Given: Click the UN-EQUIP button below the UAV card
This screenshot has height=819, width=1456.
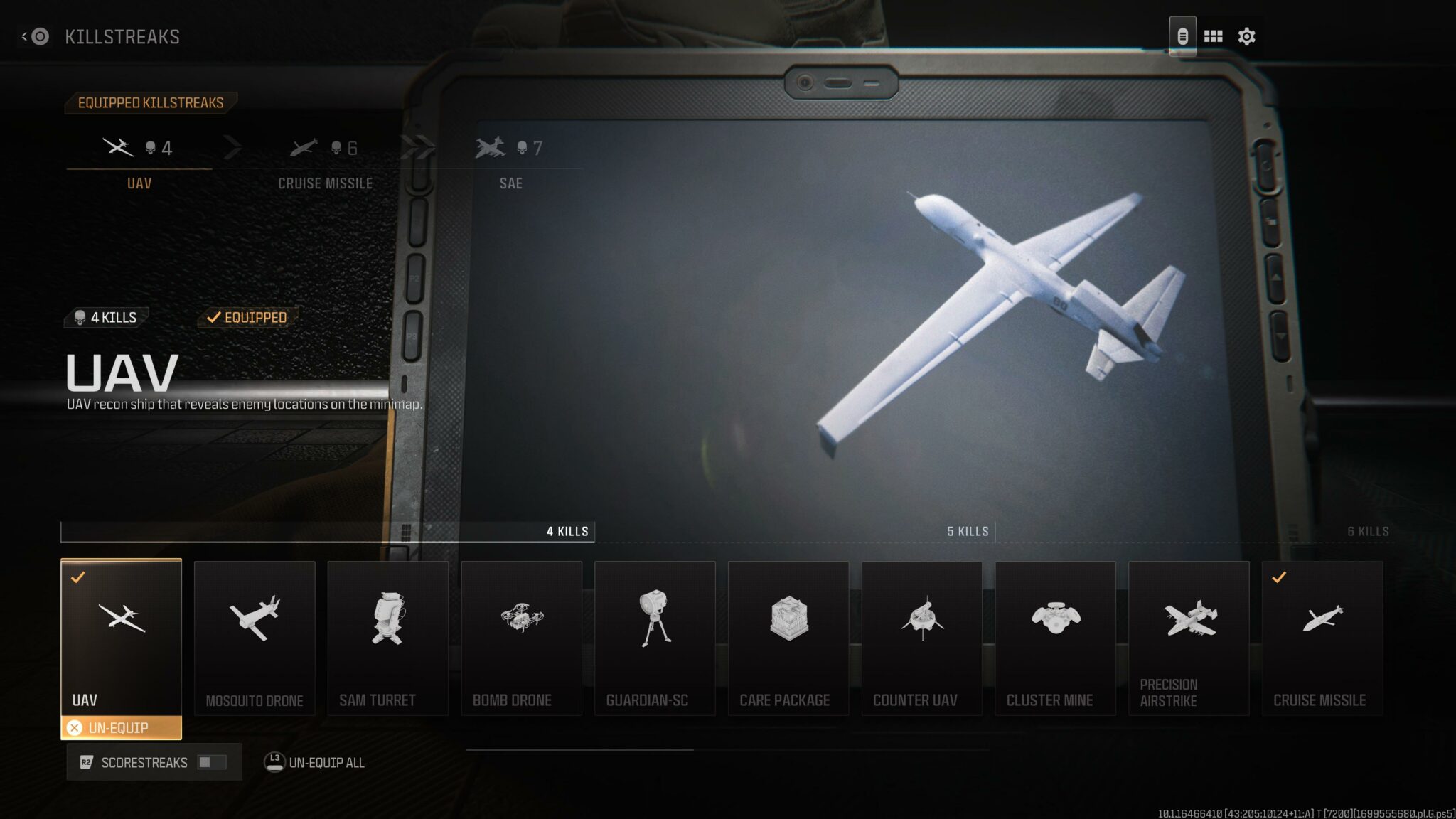Looking at the screenshot, I should pos(121,727).
